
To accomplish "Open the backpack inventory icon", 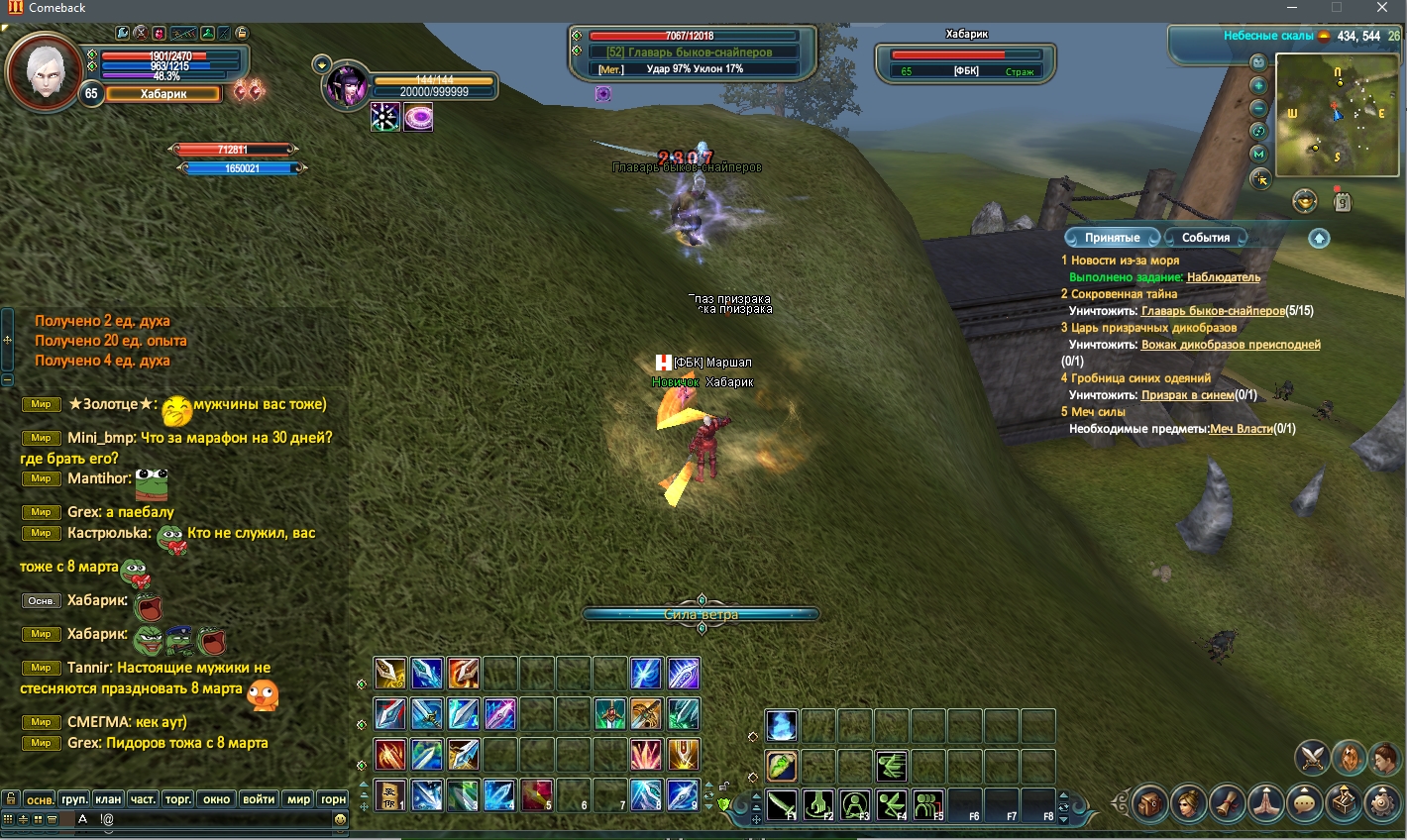I will click(1149, 802).
